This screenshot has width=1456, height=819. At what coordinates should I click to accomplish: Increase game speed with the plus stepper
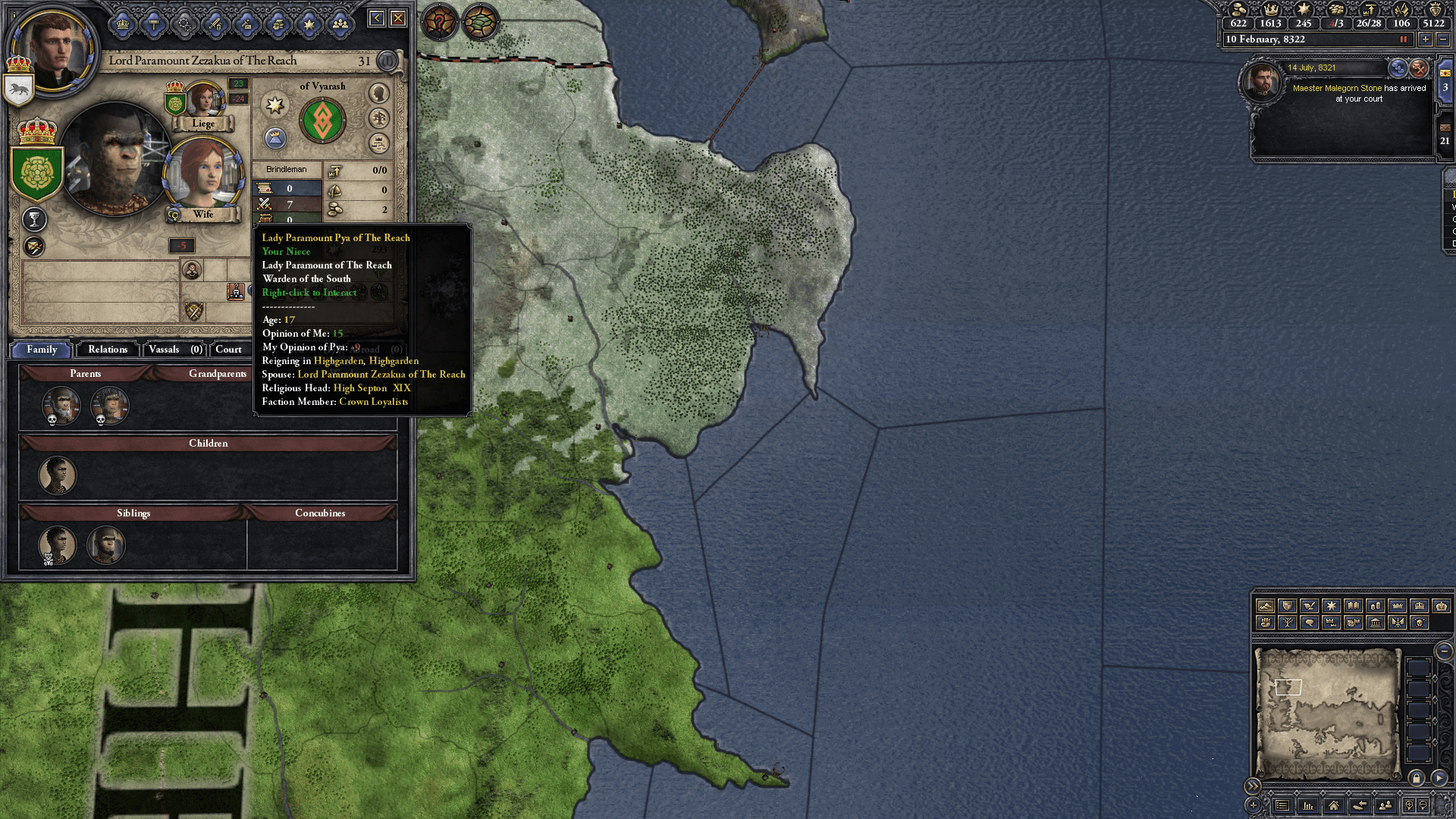pos(1424,39)
